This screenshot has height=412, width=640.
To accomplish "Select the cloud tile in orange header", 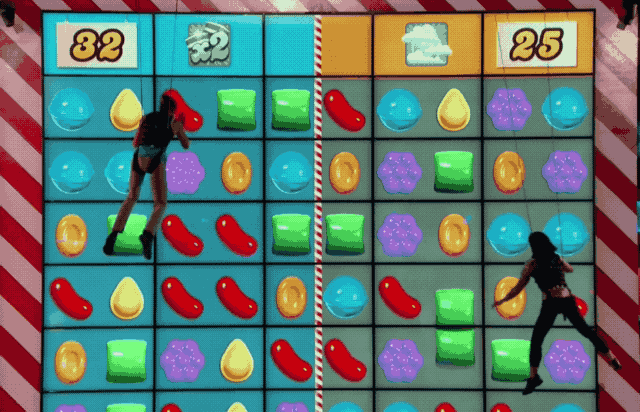I will (x=425, y=44).
